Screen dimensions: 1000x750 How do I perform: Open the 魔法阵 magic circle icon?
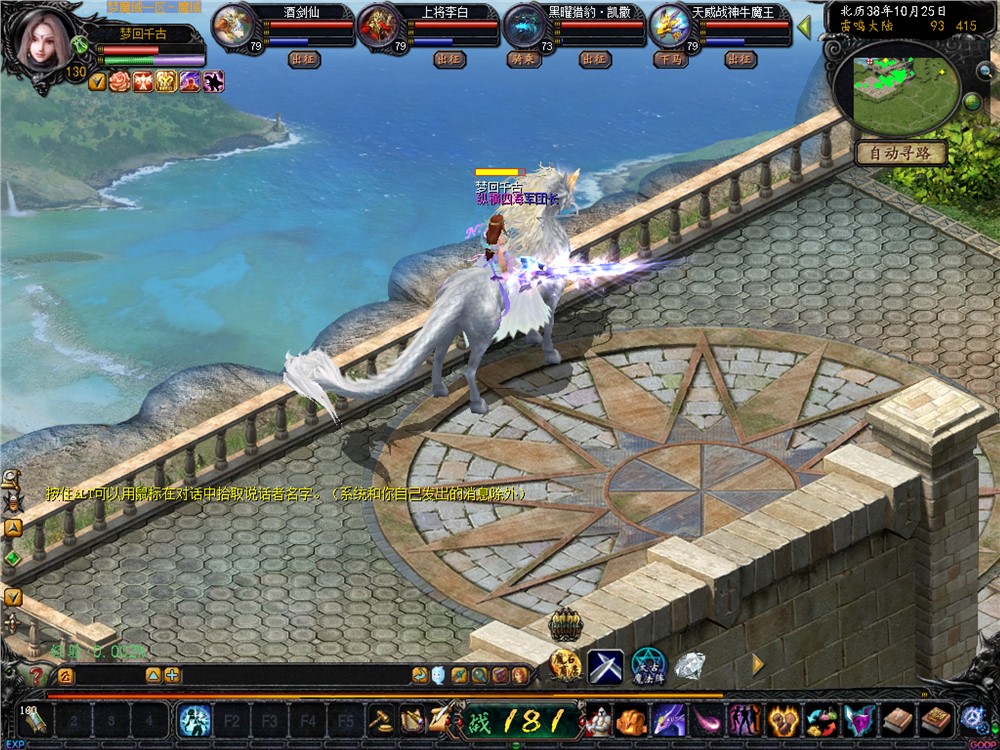[x=648, y=665]
